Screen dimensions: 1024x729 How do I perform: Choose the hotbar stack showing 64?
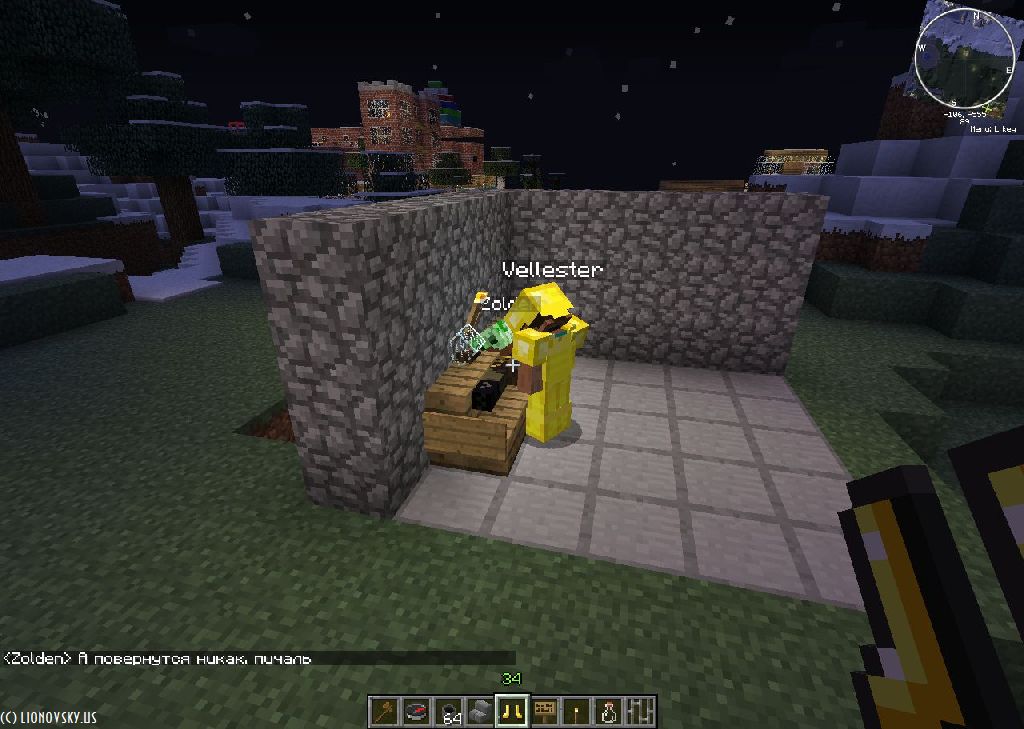(448, 711)
